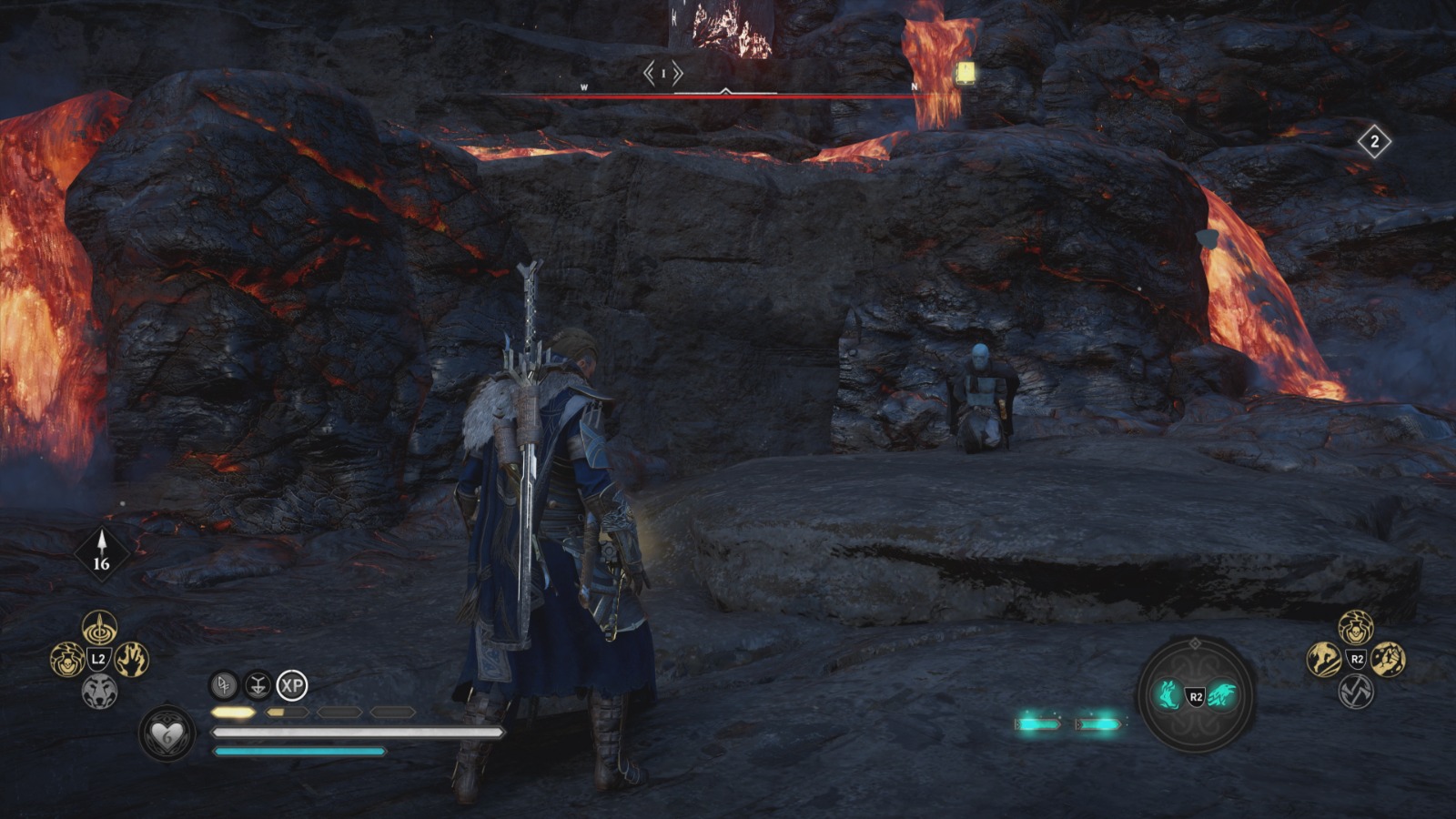Toggle the second rune buff indicator
This screenshot has width=1456, height=819.
pyautogui.click(x=258, y=685)
